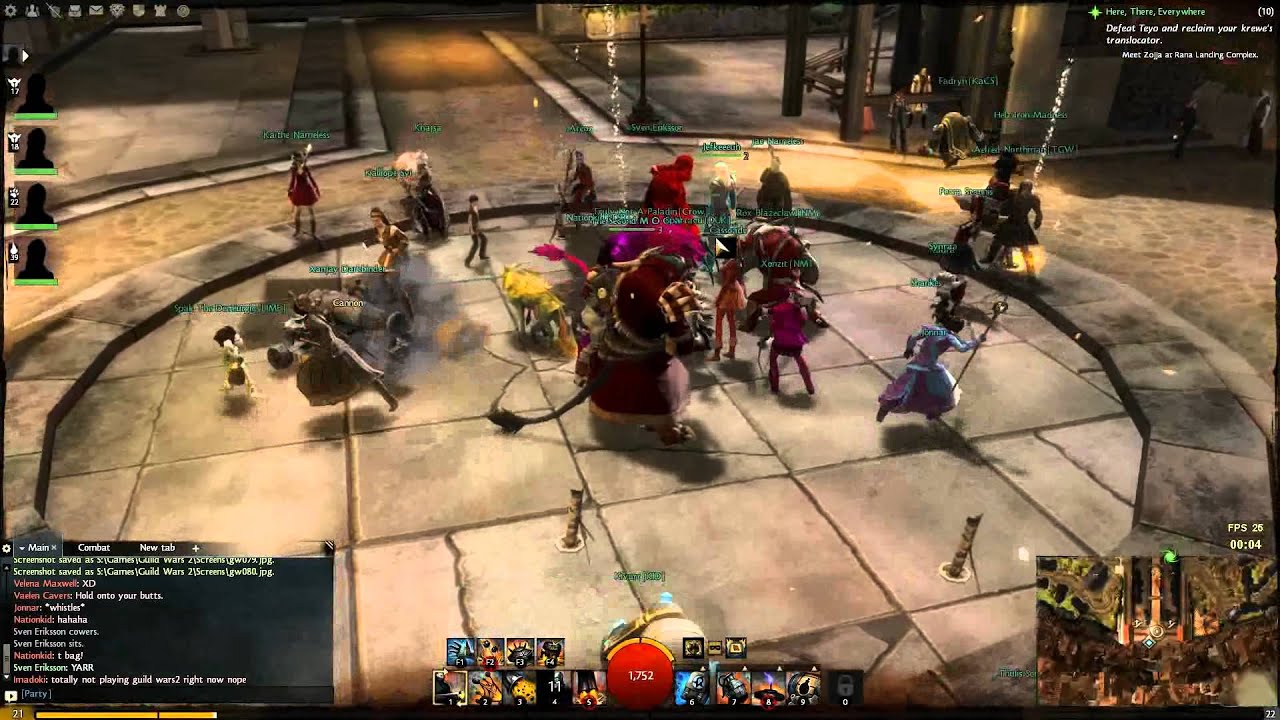Switch to the Combat chat tab
The height and width of the screenshot is (720, 1280).
point(94,548)
